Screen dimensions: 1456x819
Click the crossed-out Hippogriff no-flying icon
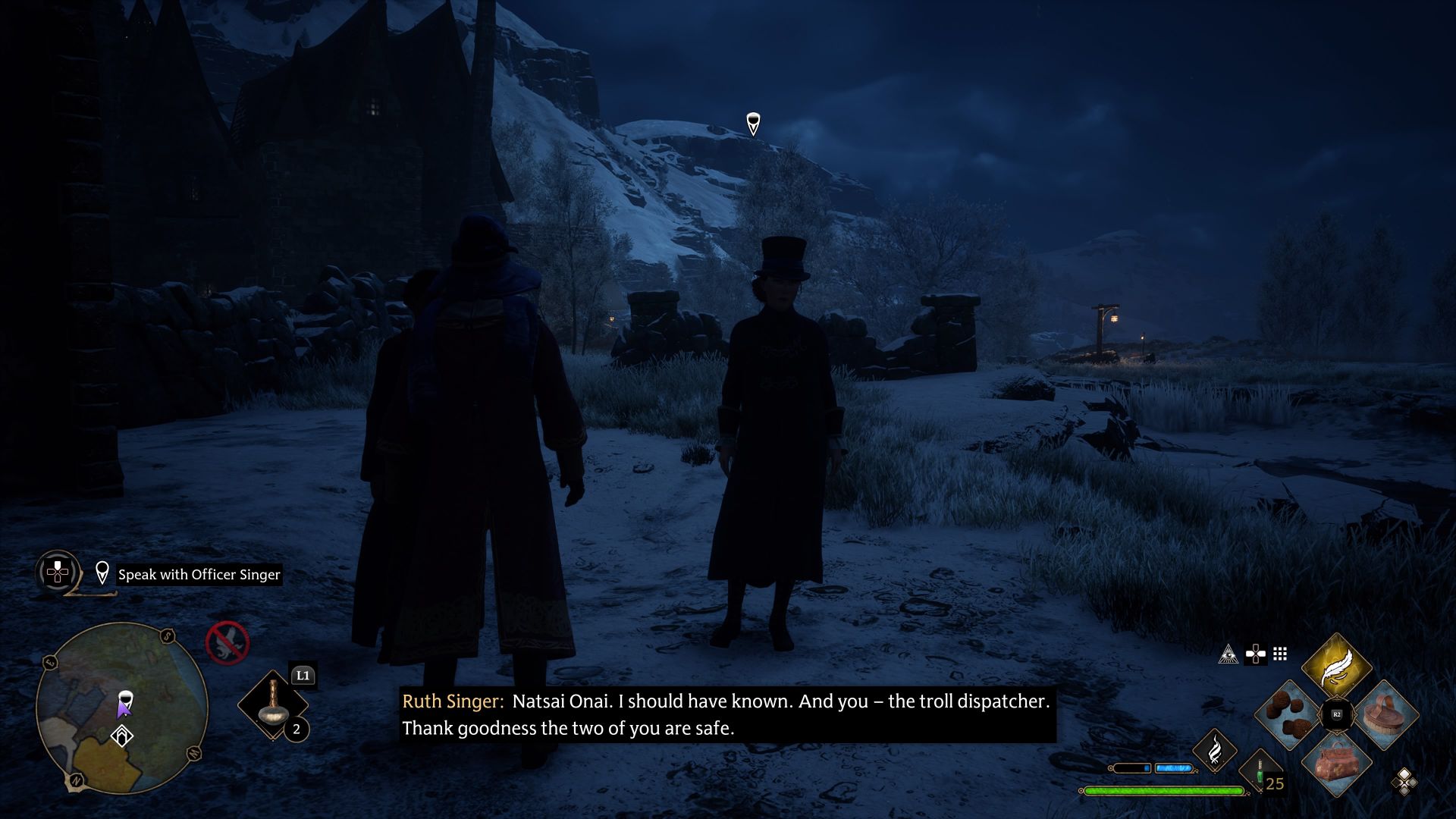(228, 643)
